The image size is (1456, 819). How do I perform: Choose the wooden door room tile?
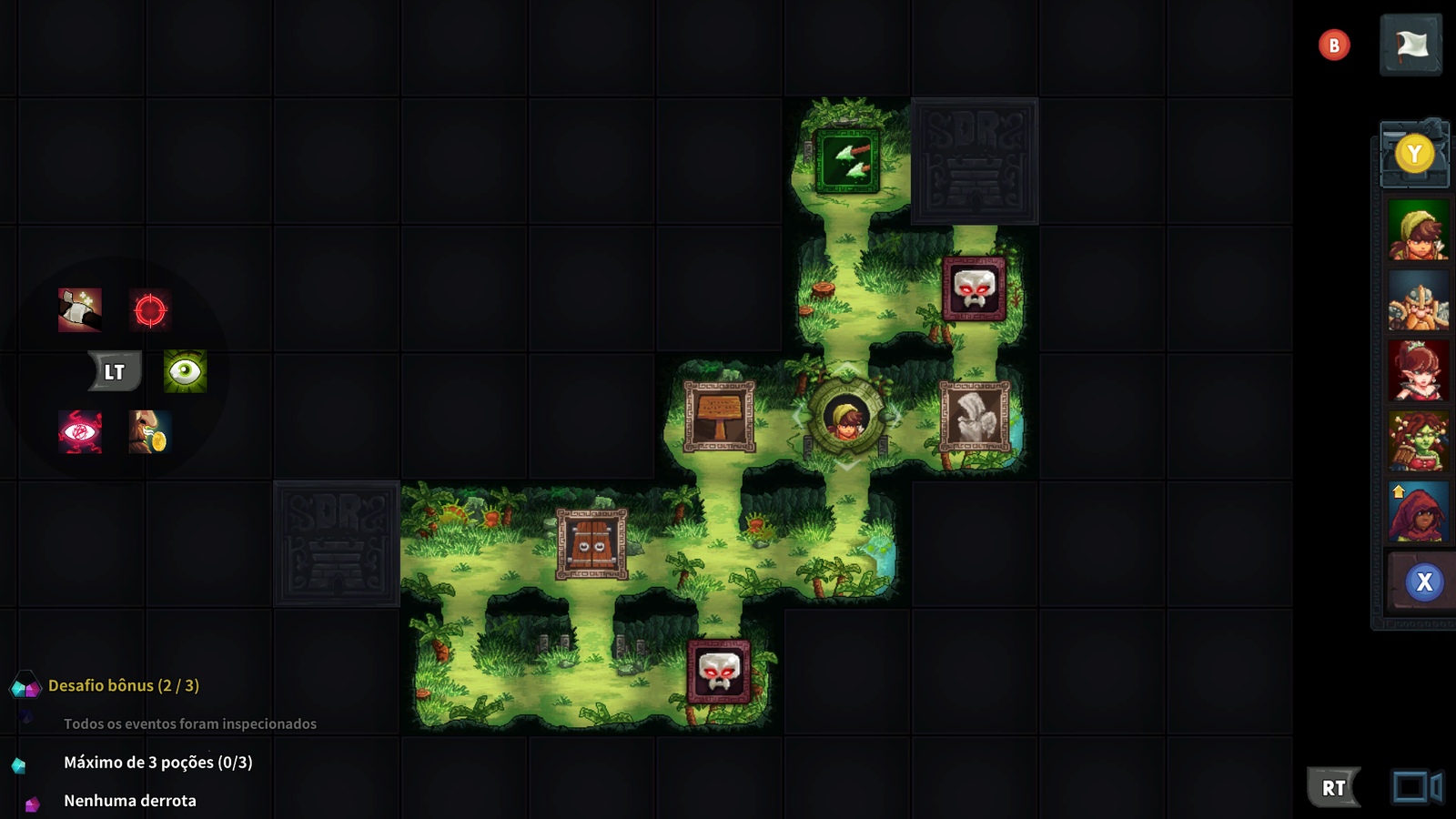[x=592, y=544]
